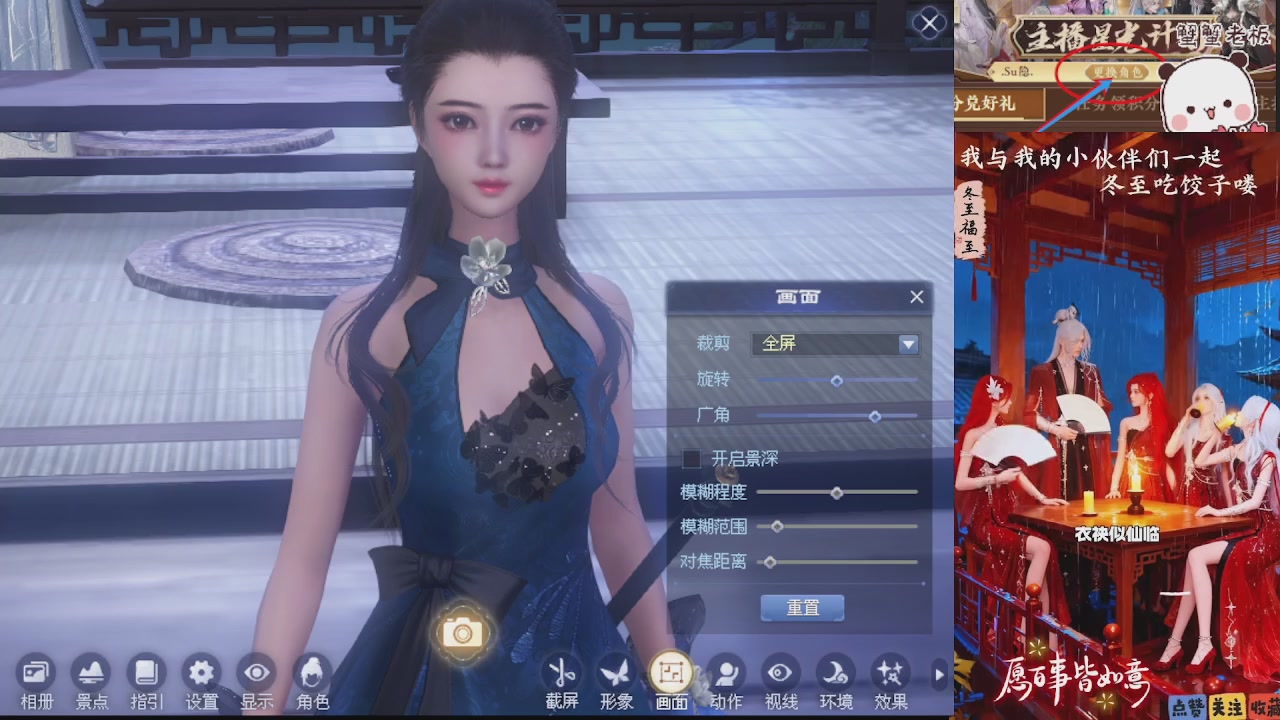Expand the toolbar with the right arrow
Viewport: 1280px width, 720px height.
(938, 675)
